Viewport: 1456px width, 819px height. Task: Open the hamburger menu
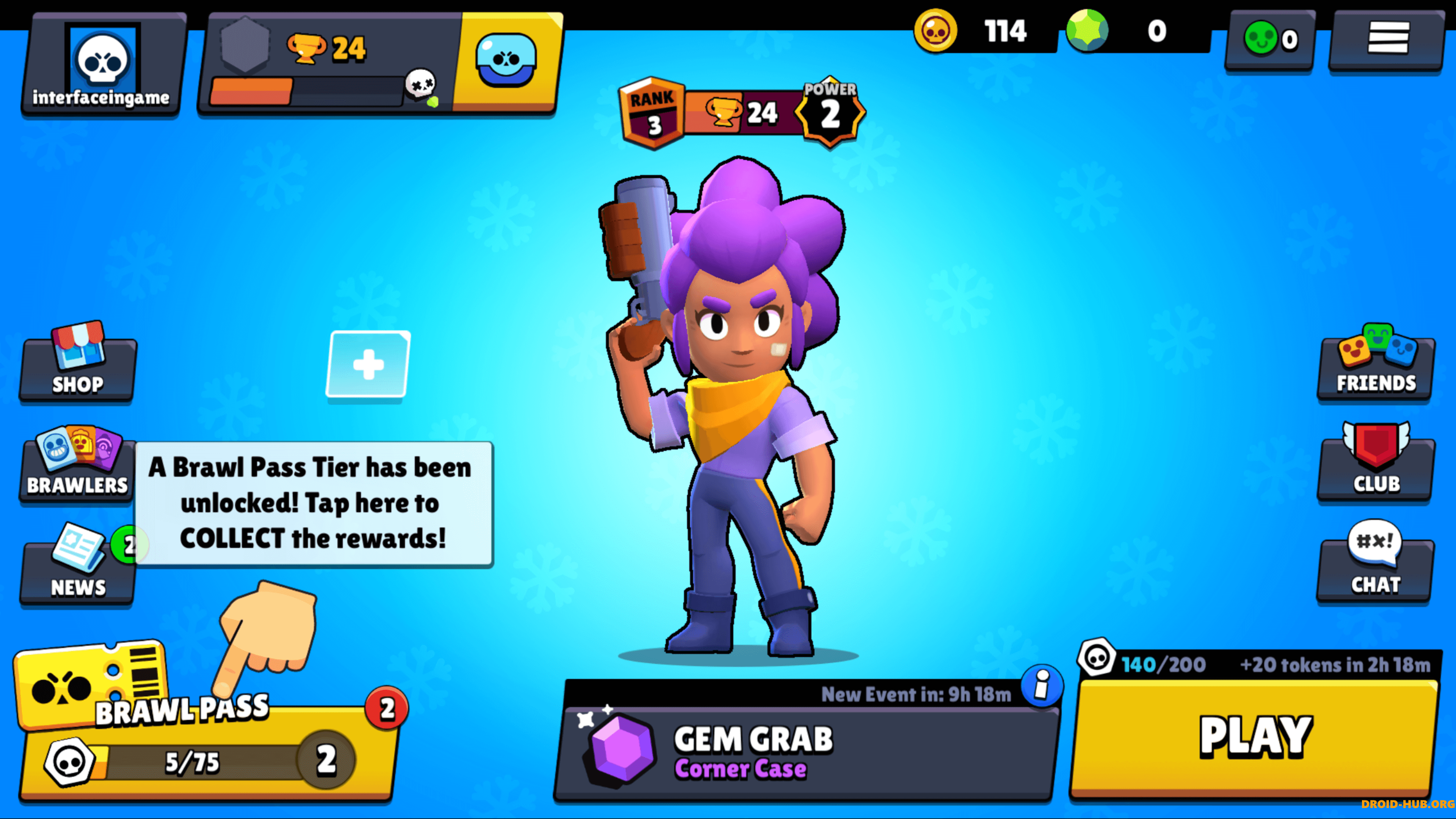point(1388,38)
